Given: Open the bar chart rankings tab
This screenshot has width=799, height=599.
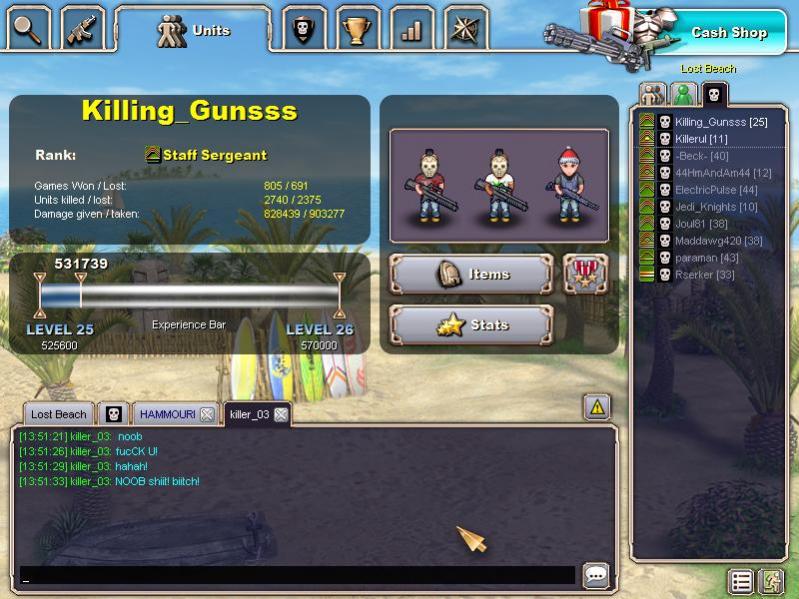Looking at the screenshot, I should point(411,29).
